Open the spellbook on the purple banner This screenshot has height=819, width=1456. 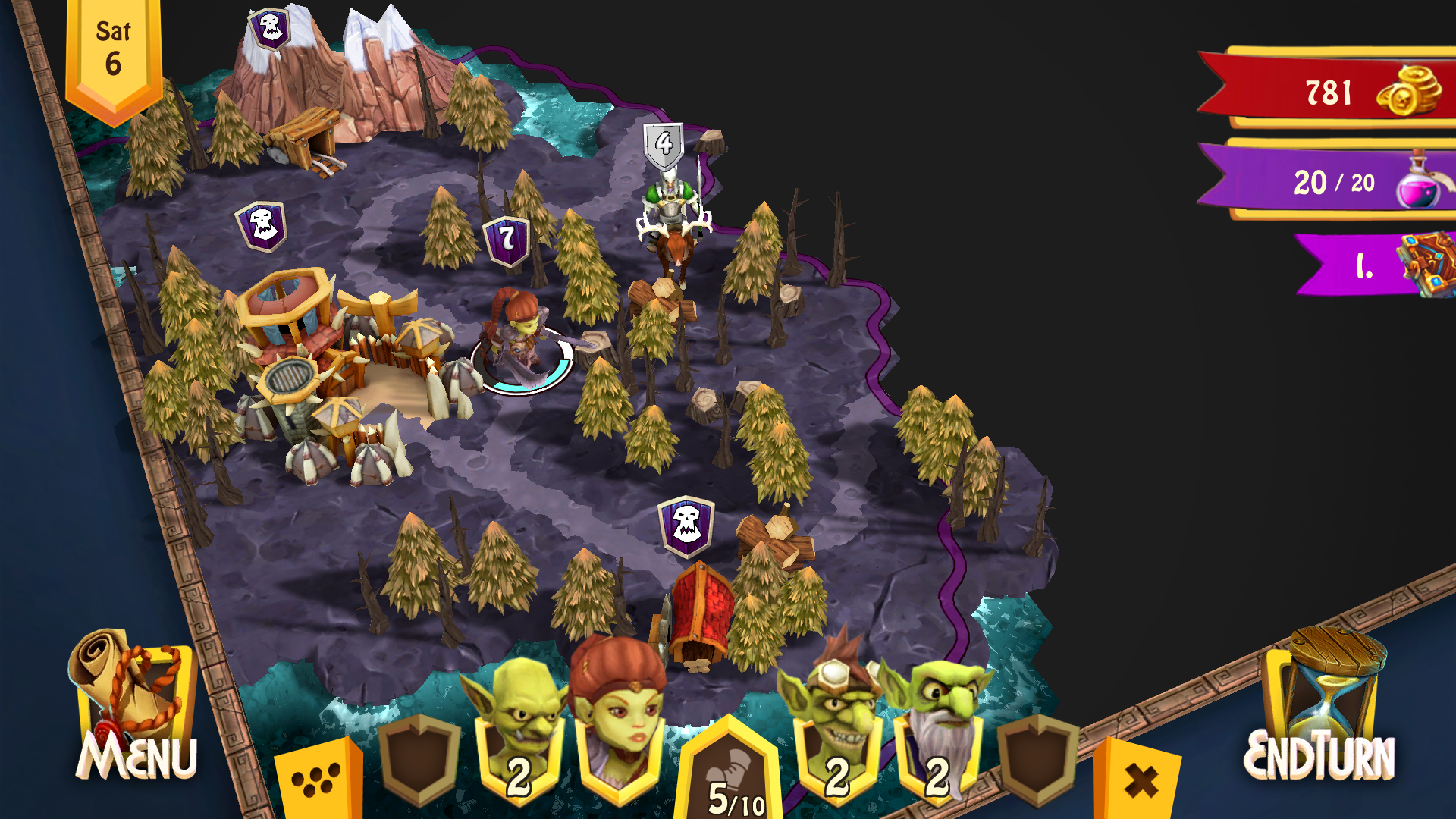[x=1426, y=264]
